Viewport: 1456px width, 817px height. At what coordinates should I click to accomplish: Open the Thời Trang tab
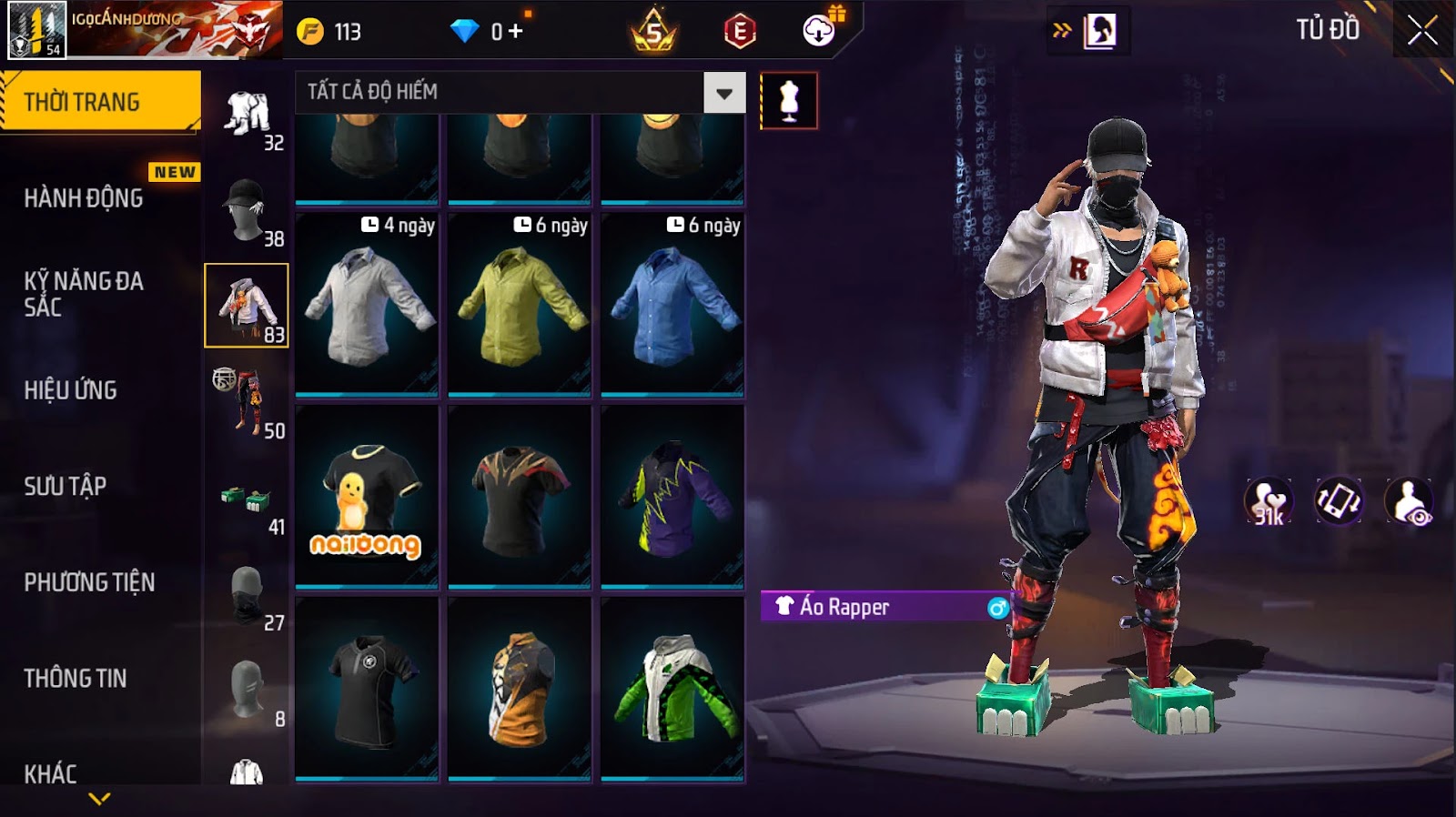[99, 101]
